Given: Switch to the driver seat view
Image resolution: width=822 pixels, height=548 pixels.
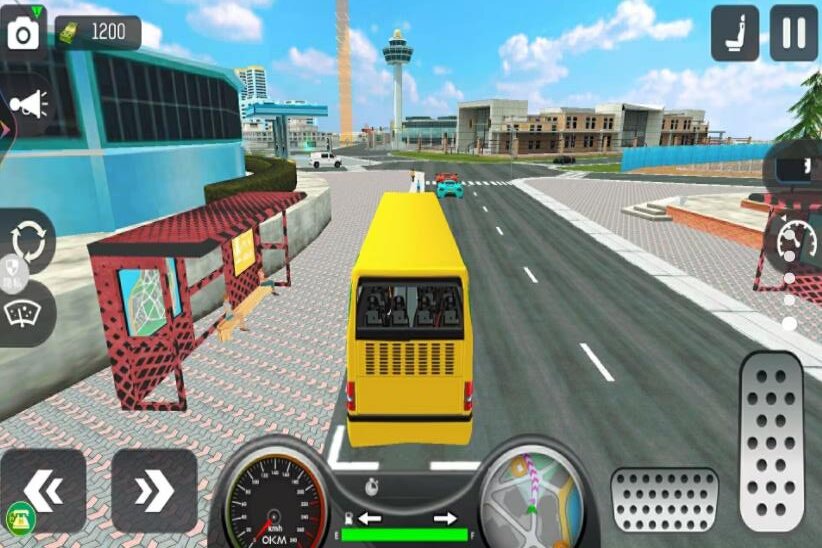Looking at the screenshot, I should [x=735, y=33].
